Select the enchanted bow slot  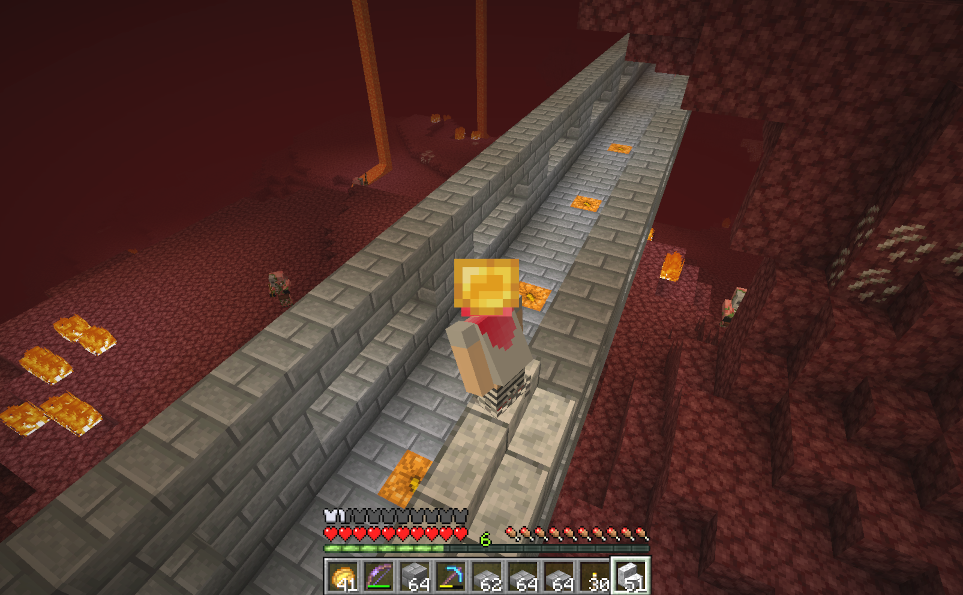[379, 575]
